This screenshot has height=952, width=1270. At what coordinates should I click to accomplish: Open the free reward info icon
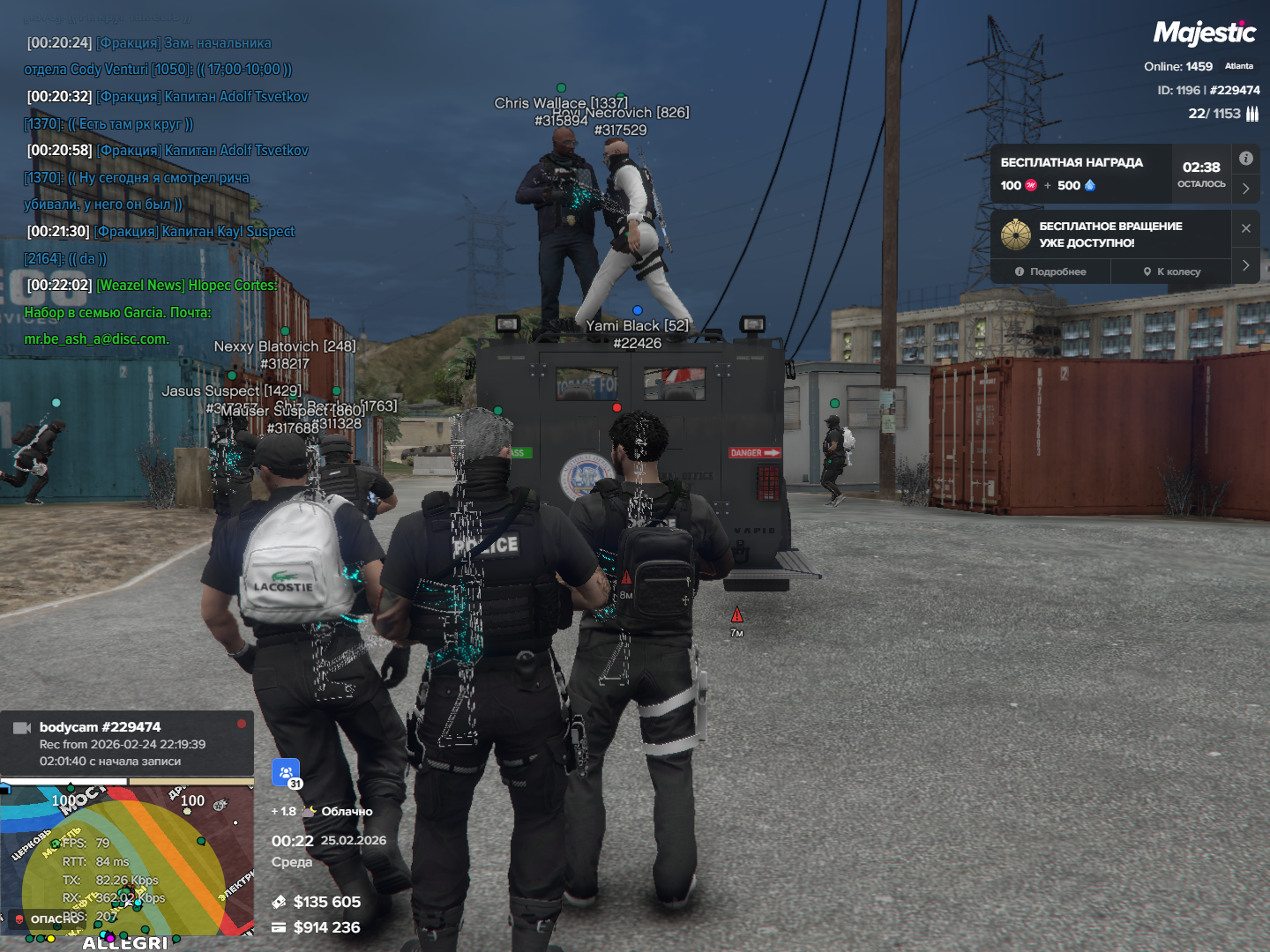[x=1245, y=159]
